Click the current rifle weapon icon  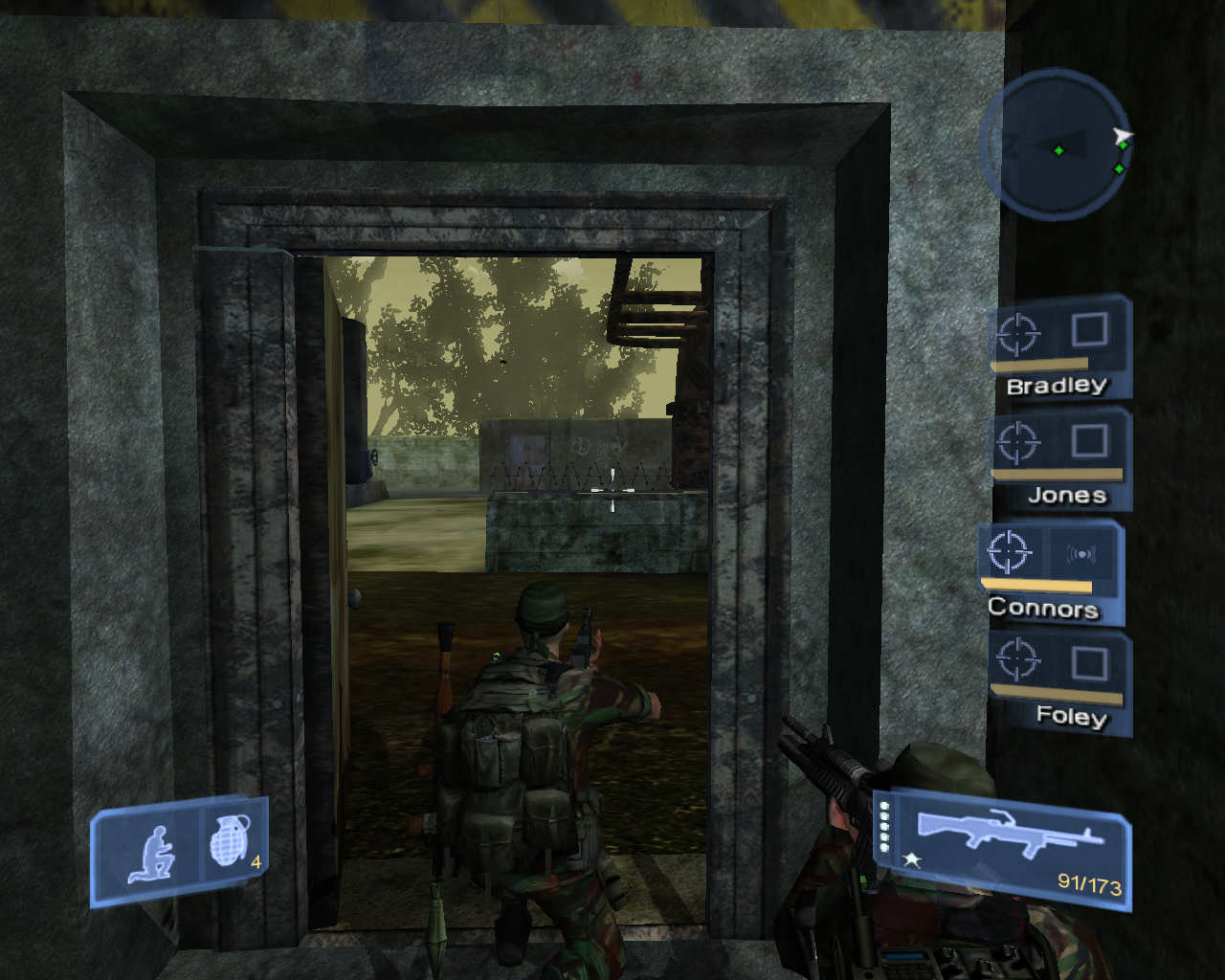1007,835
